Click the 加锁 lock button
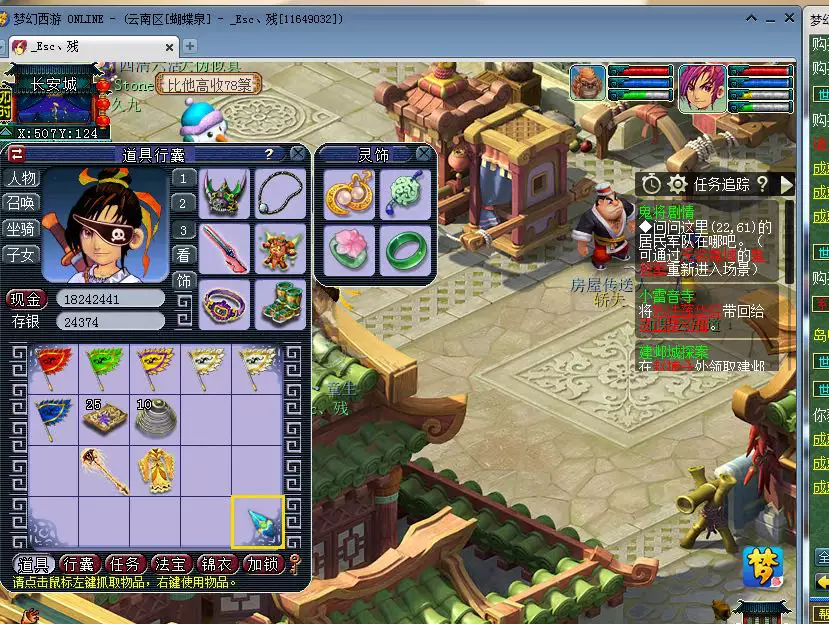The height and width of the screenshot is (624, 829). (264, 565)
